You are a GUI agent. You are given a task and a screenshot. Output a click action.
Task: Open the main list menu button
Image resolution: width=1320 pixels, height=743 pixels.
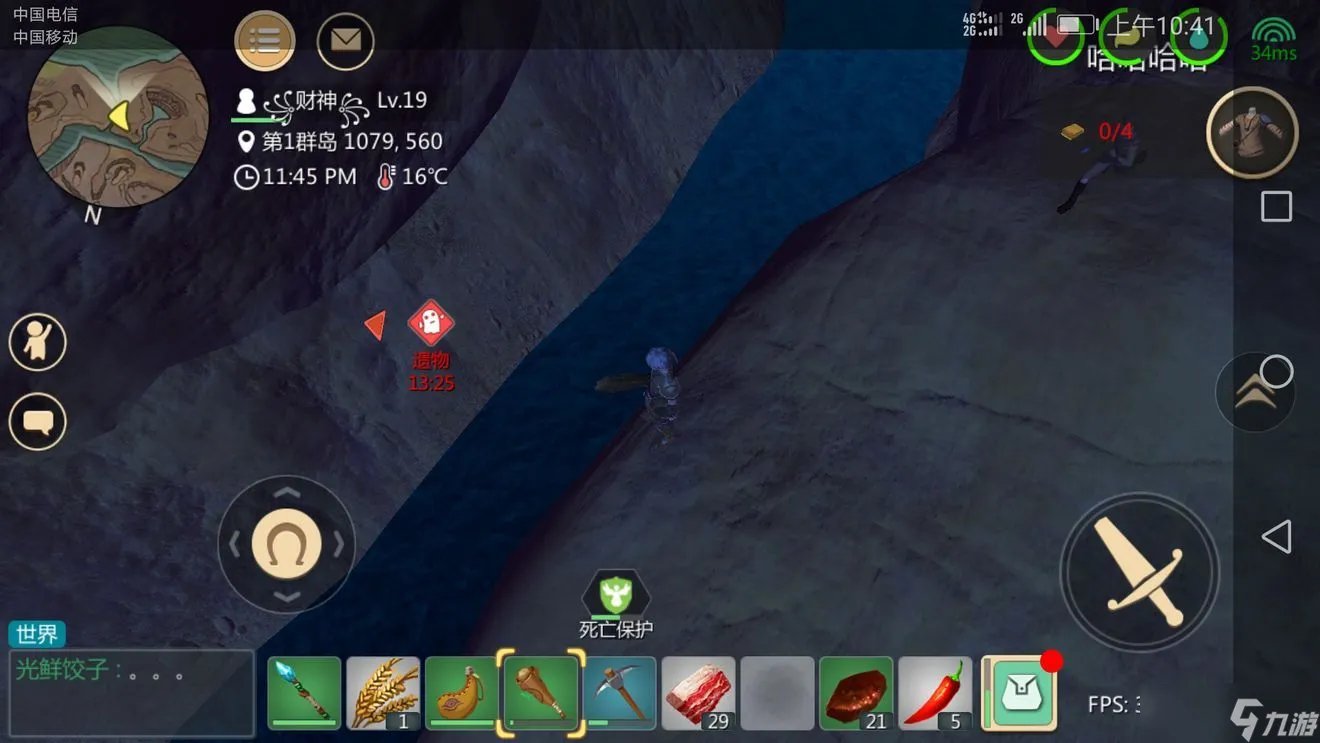(265, 41)
